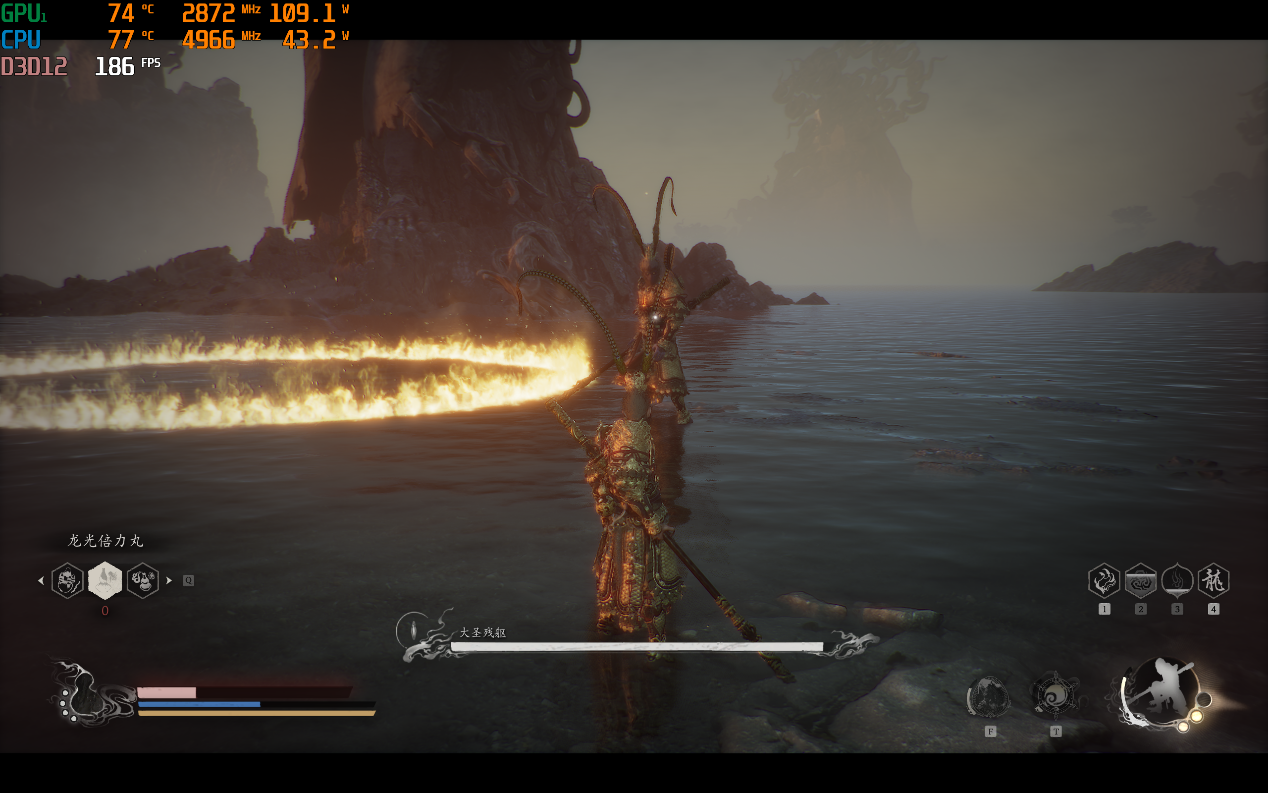Image resolution: width=1268 pixels, height=793 pixels.
Task: Cast the flame swirl spell in slot 1
Action: [x=1104, y=581]
